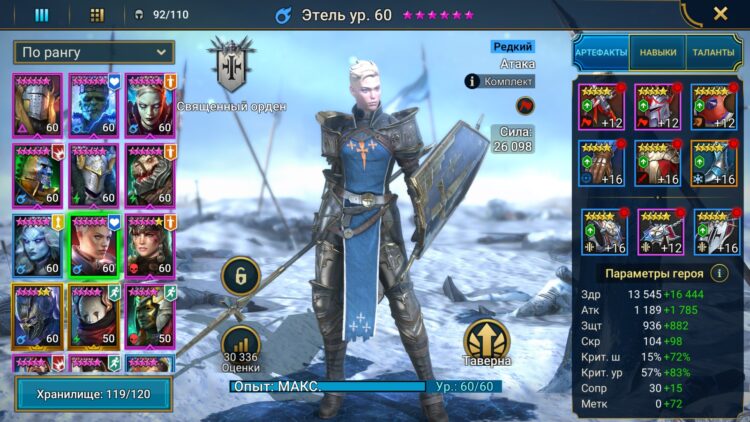
Task: Open the Оценки ratings button
Action: coord(241,344)
